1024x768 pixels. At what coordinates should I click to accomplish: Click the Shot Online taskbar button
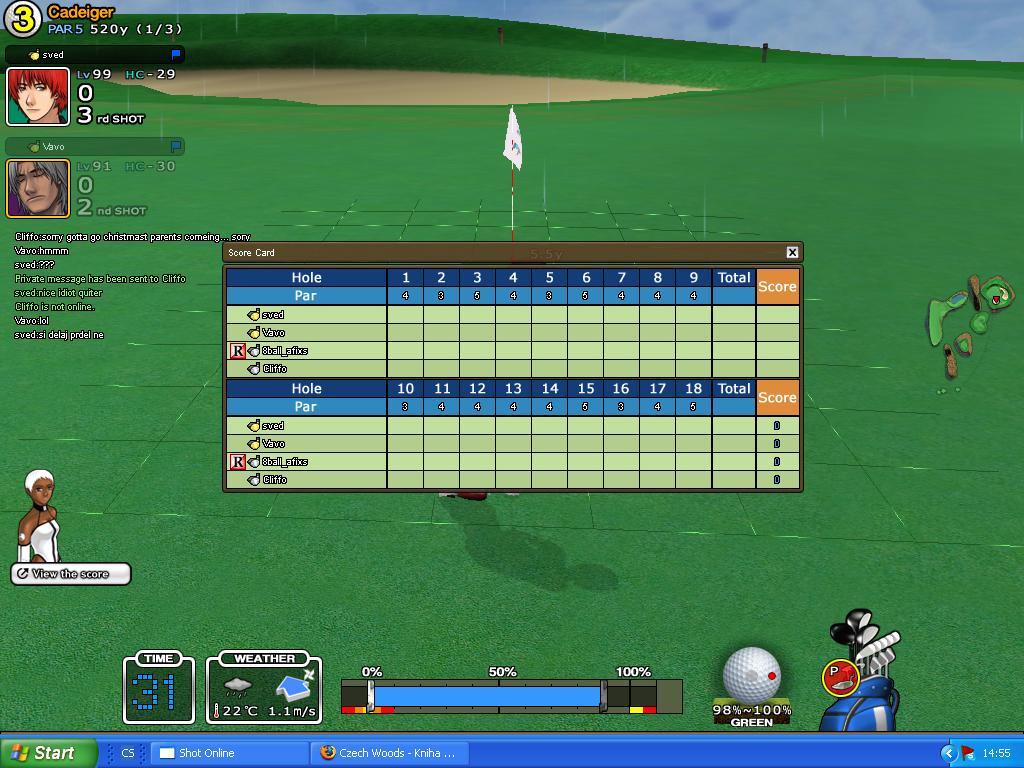tap(230, 753)
